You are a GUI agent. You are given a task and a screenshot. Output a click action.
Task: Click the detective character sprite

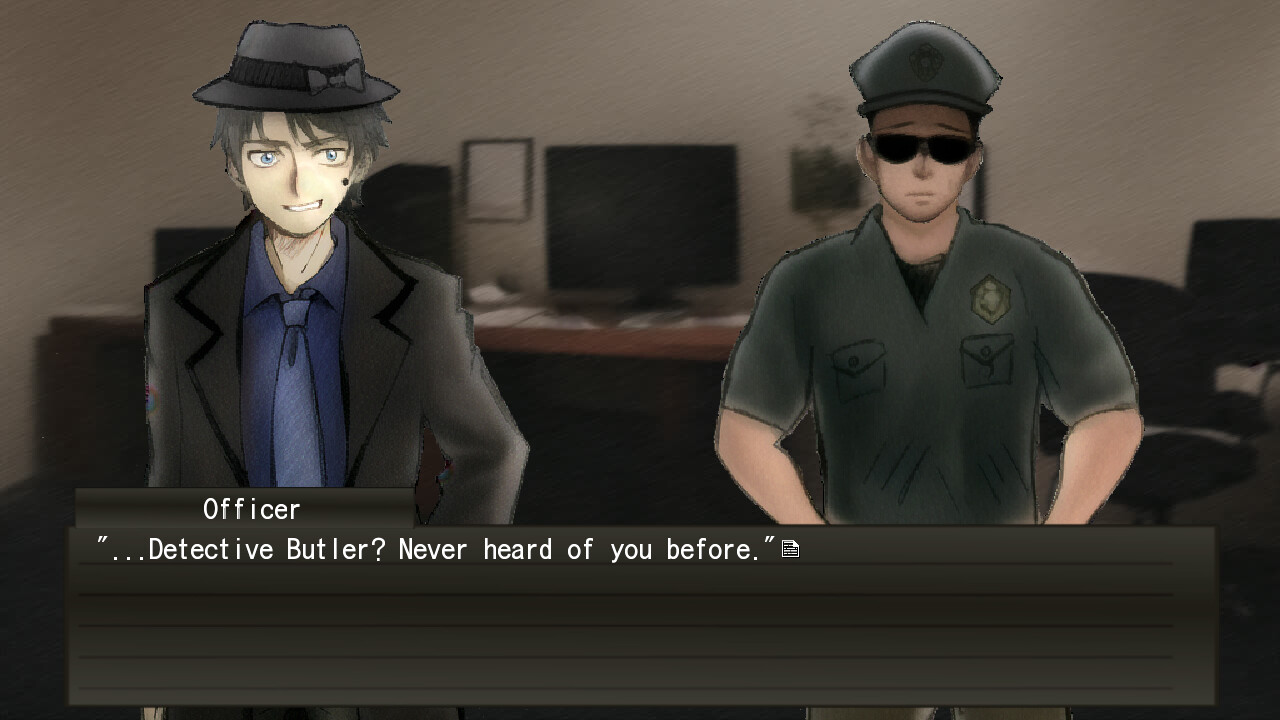tap(300, 300)
